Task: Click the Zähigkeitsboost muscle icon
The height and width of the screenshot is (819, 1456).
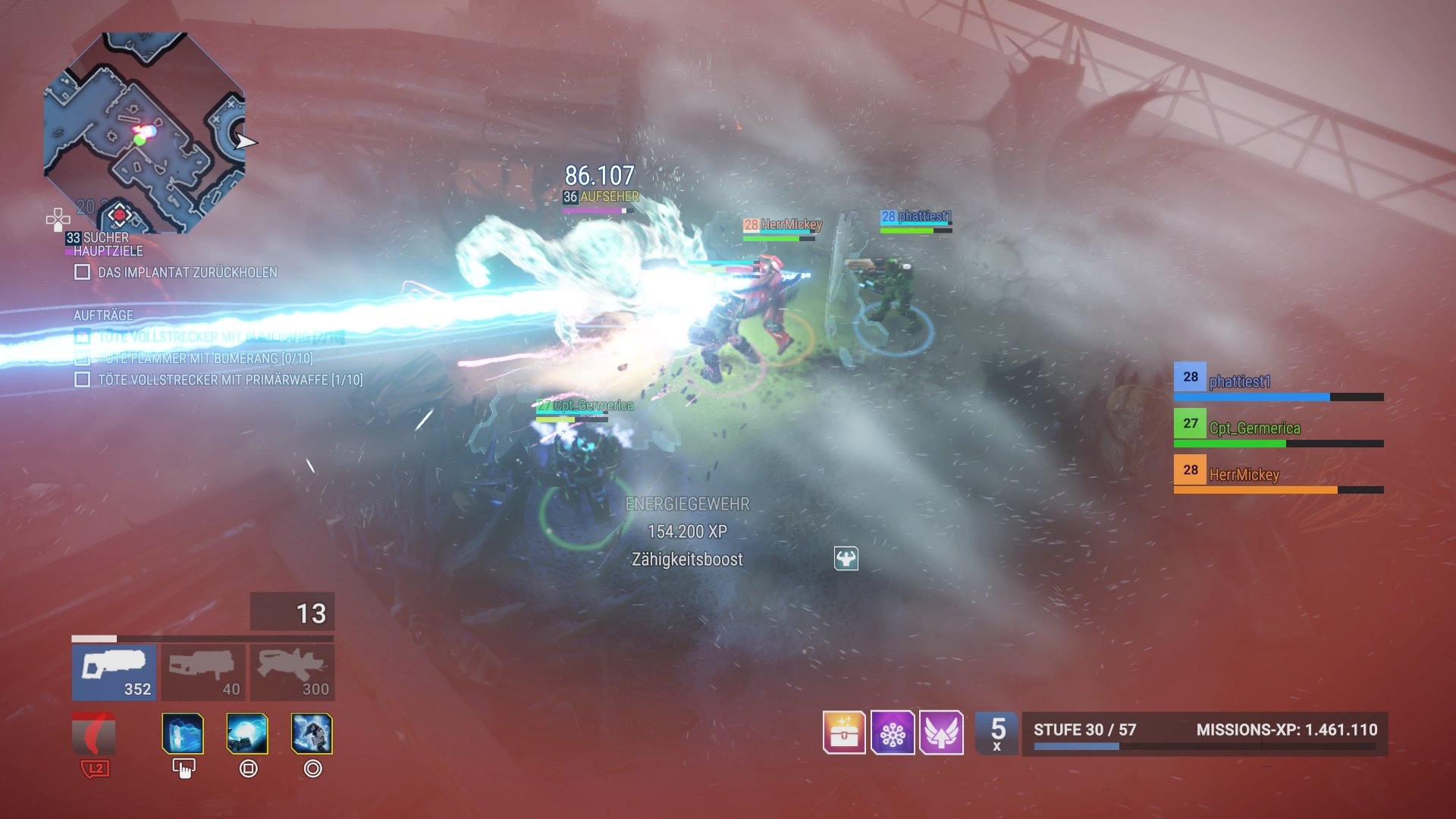Action: 846,559
